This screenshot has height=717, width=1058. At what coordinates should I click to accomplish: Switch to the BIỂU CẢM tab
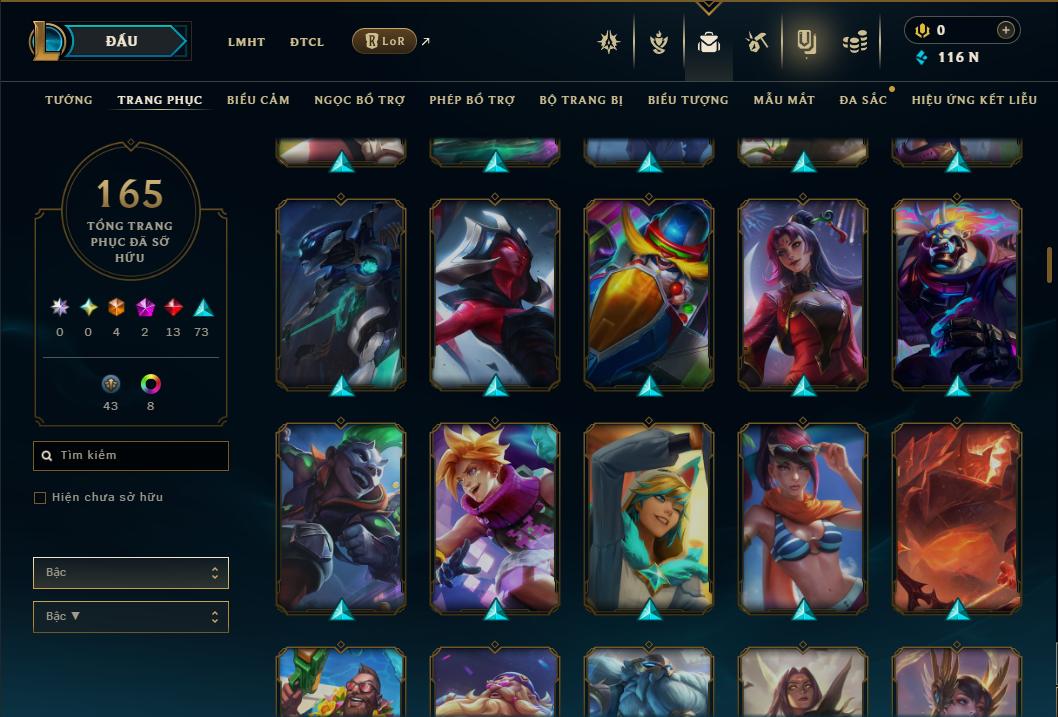[258, 100]
